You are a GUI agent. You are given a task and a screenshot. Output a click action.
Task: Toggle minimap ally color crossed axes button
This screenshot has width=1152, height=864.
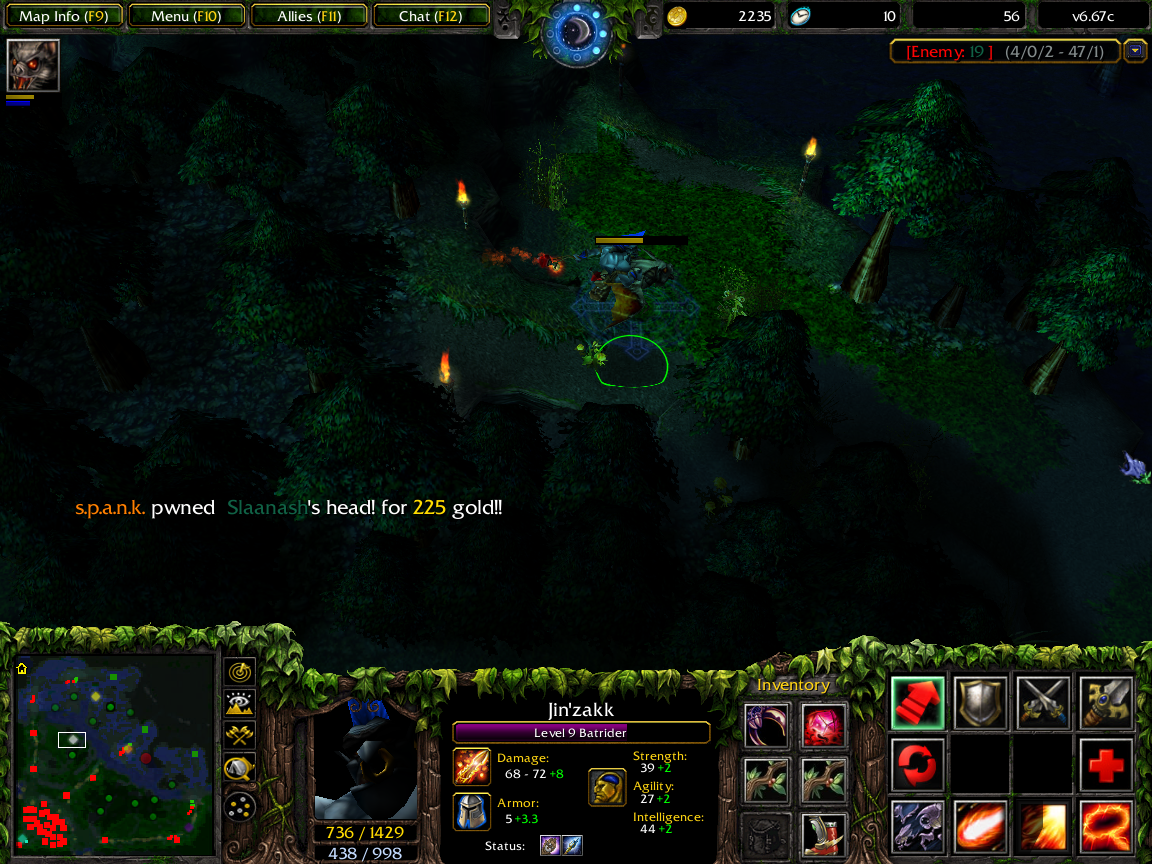coord(240,736)
